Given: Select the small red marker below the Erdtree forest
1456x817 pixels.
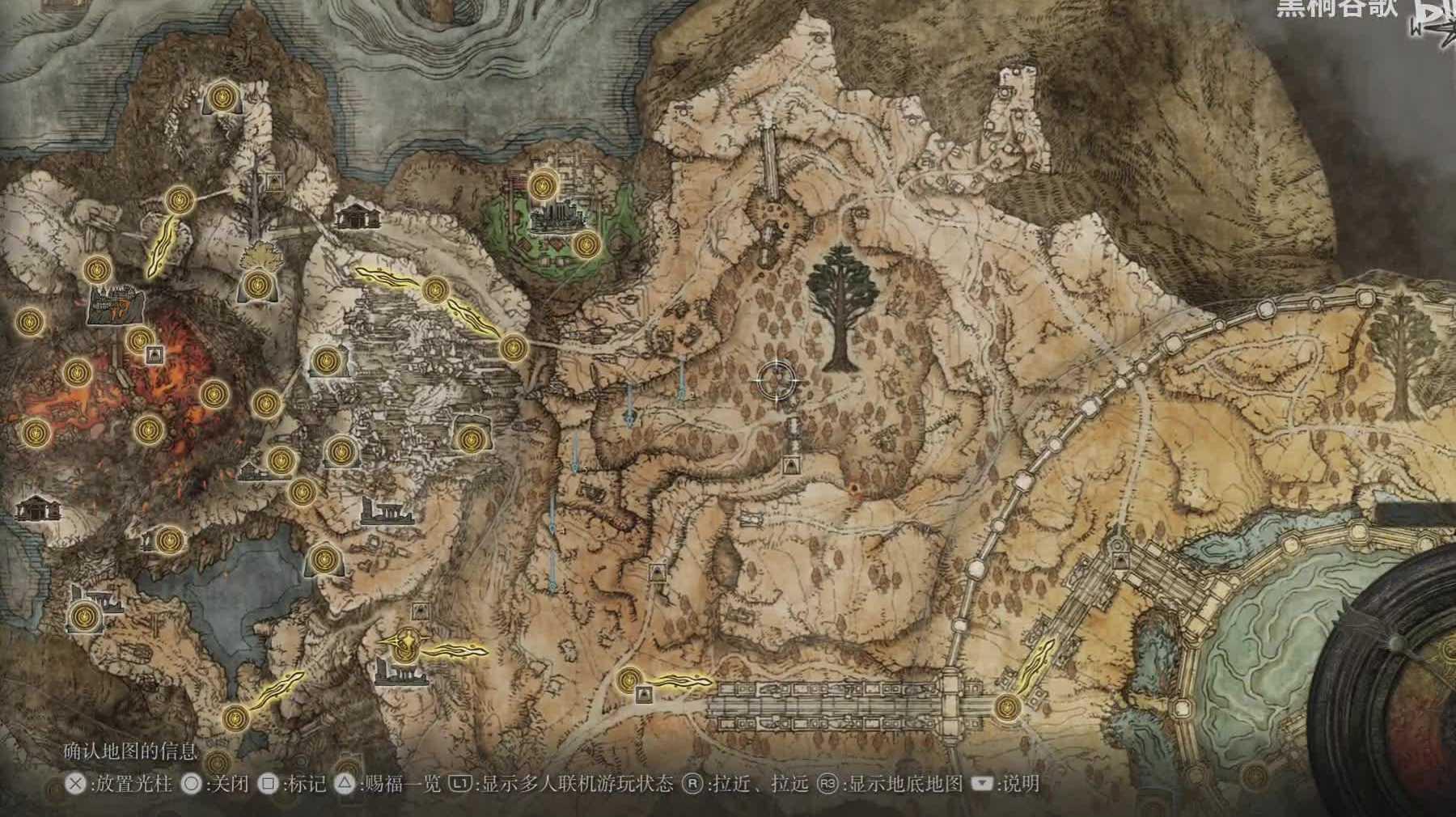Looking at the screenshot, I should pos(856,488).
